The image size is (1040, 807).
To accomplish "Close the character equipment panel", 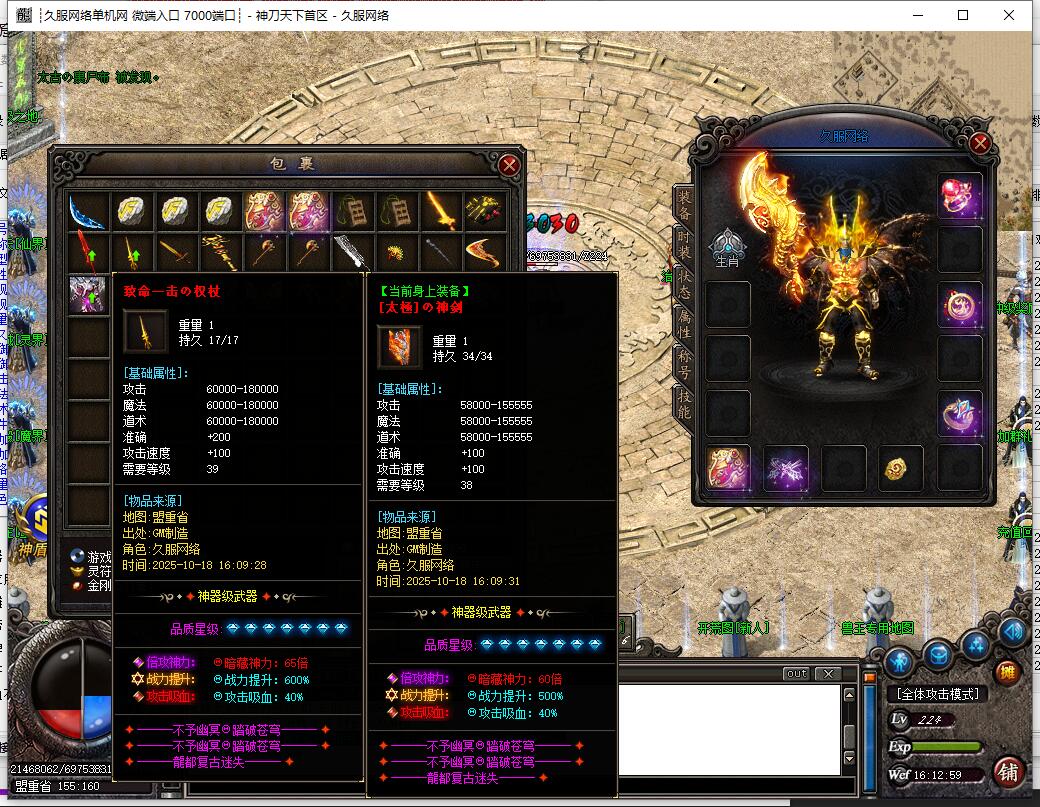I will [979, 144].
